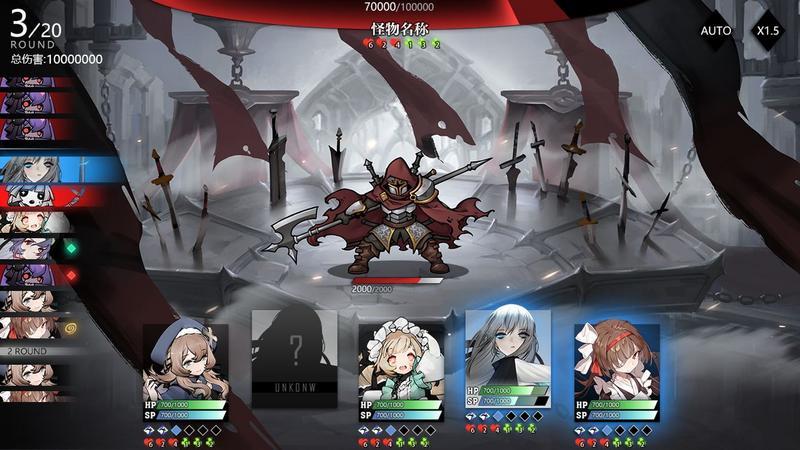The image size is (800, 450).
Task: Change the X1.5 battle speed
Action: [x=768, y=31]
